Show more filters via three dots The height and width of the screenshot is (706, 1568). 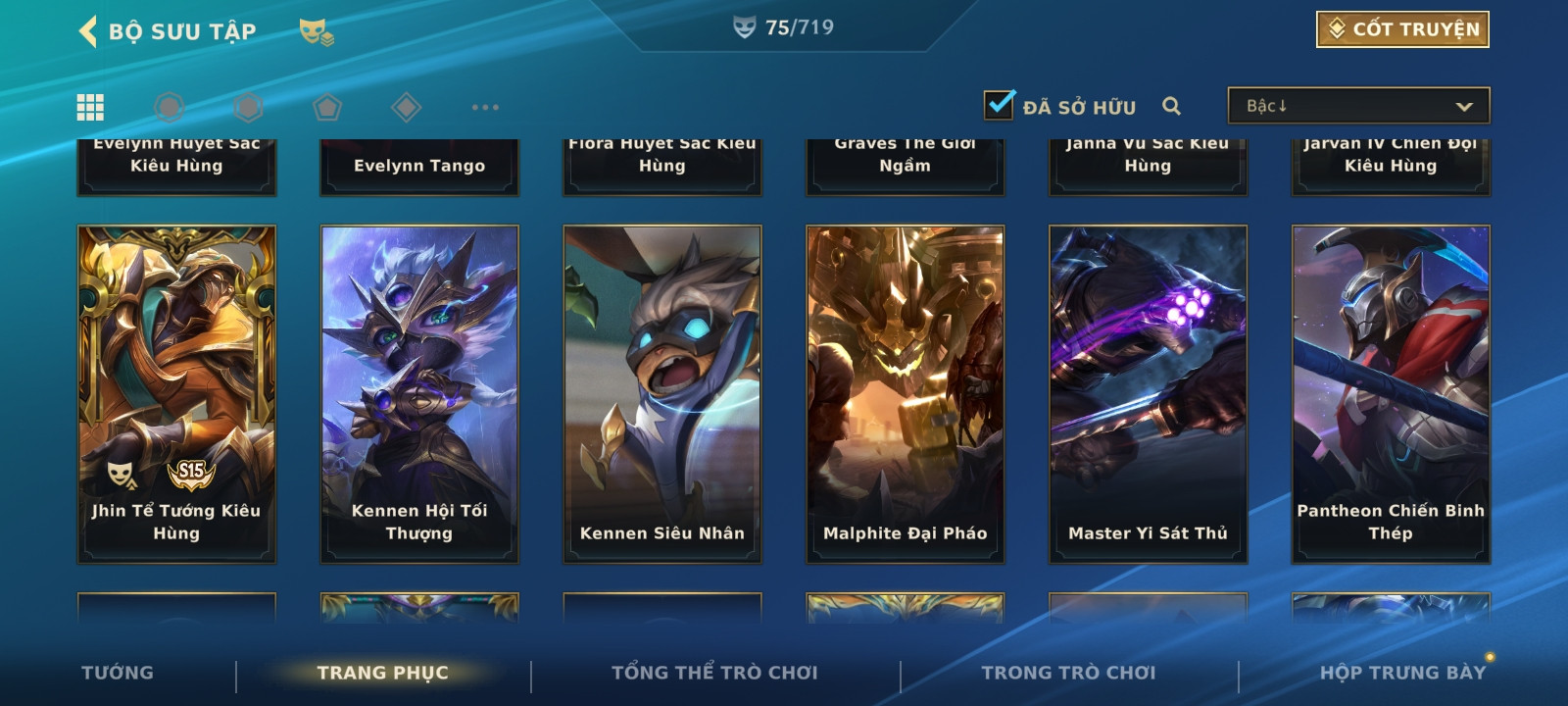[485, 107]
